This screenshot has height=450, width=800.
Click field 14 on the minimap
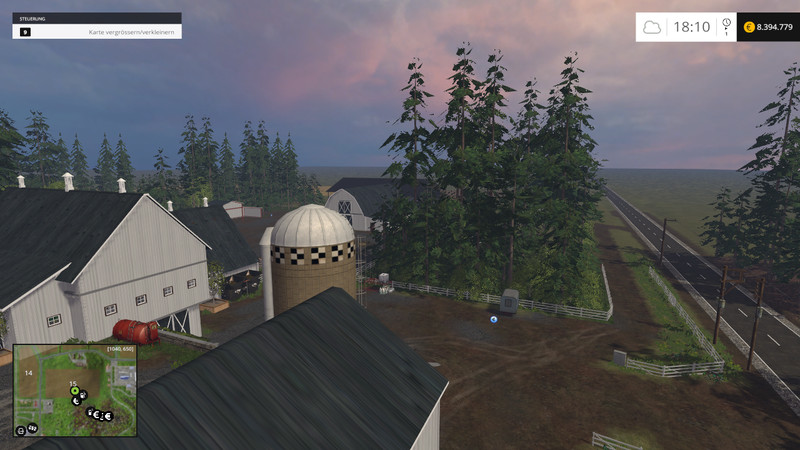point(29,372)
